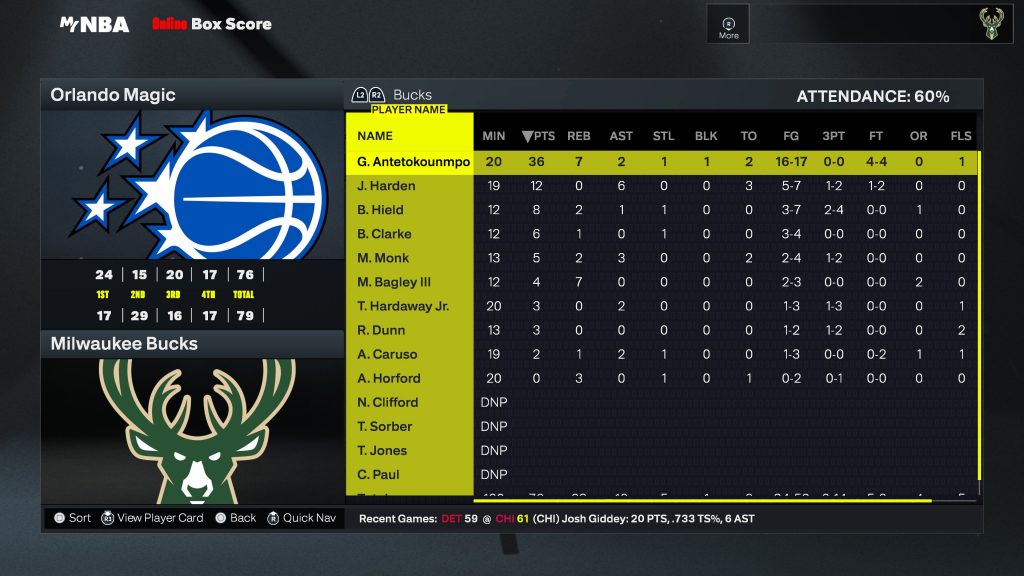Sort by the AST column header
The width and height of the screenshot is (1024, 576).
point(621,136)
